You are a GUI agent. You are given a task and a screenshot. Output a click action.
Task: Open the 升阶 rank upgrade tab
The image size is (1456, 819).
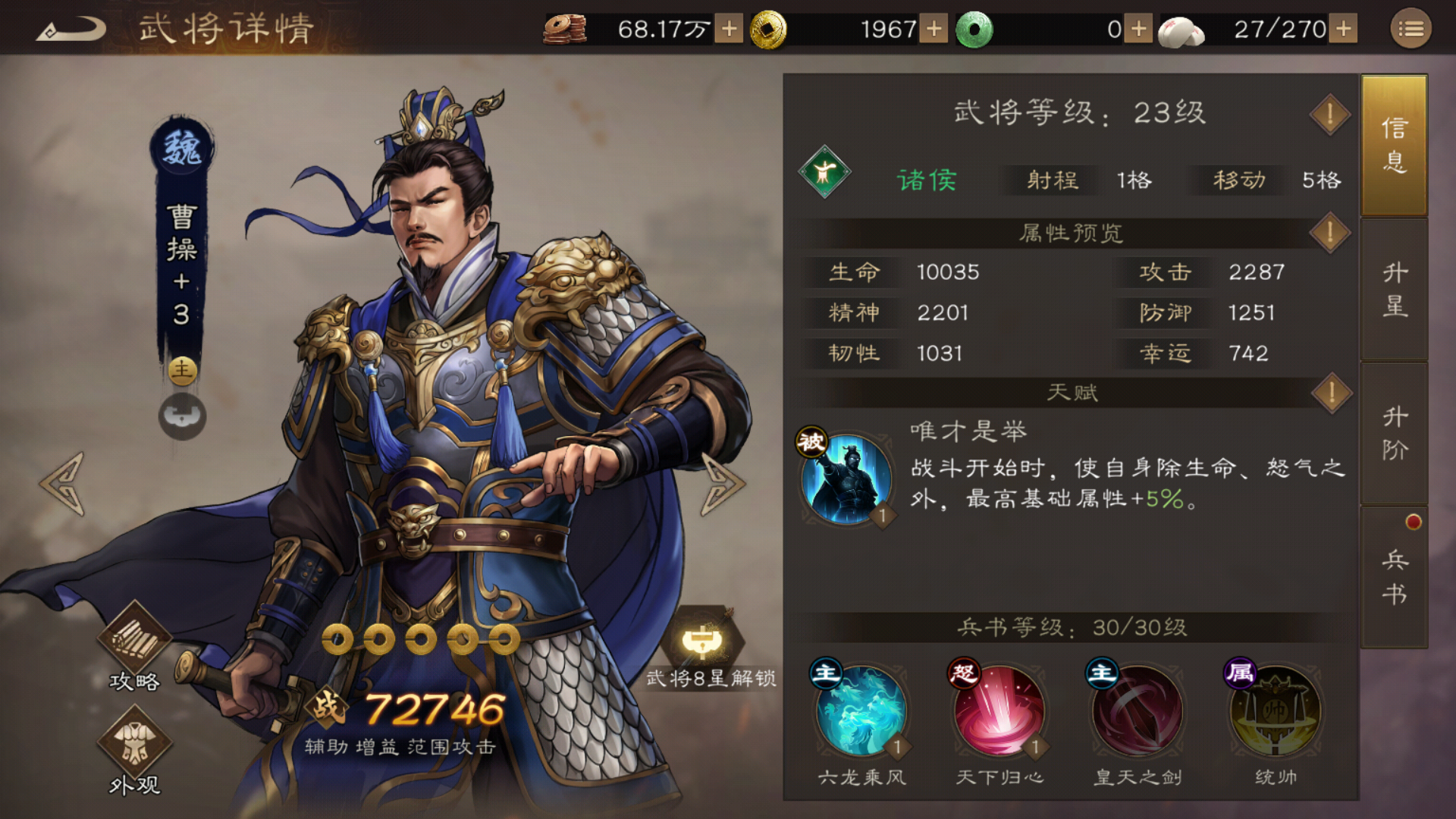coord(1394,433)
